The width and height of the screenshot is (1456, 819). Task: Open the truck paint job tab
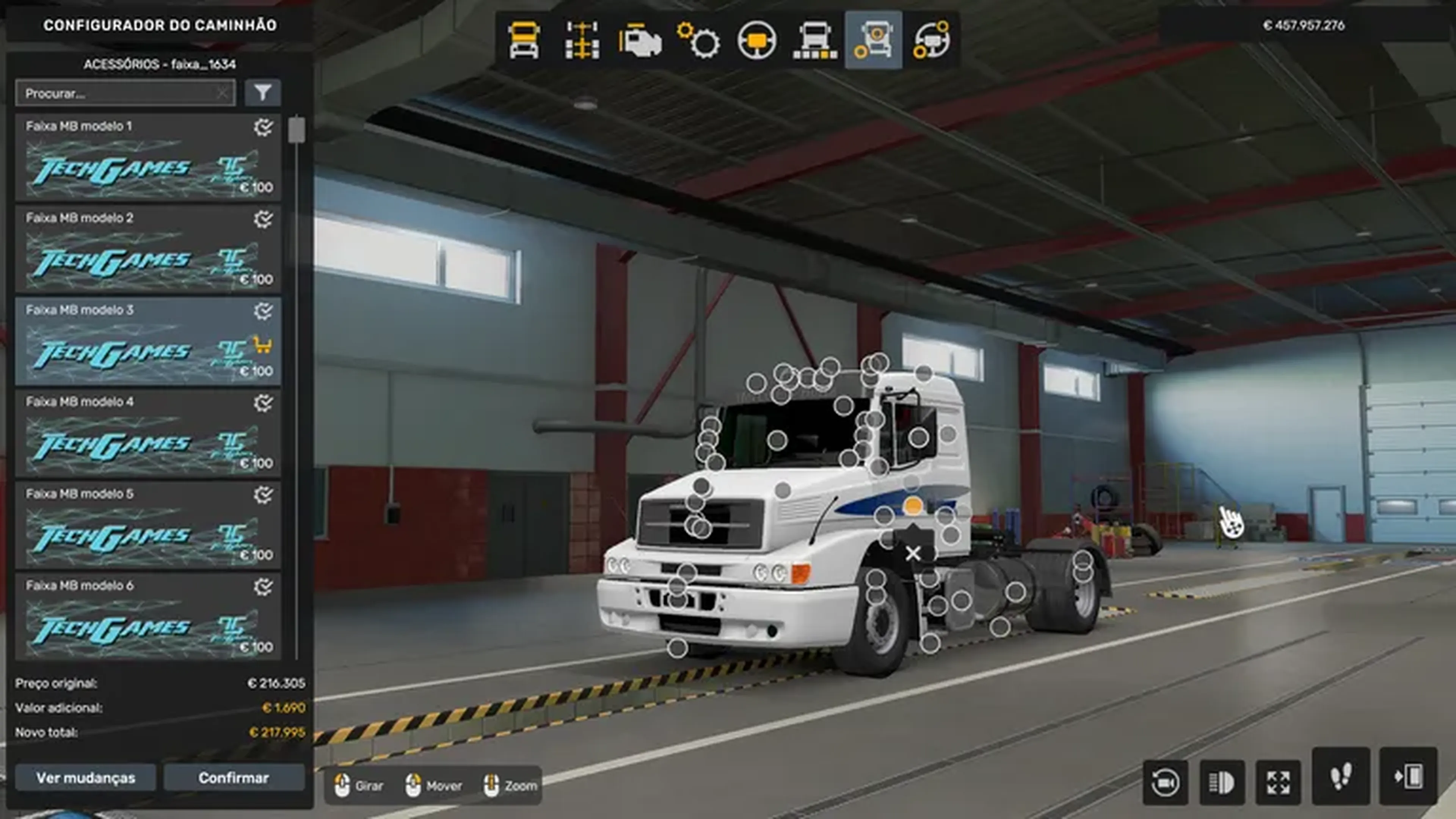(x=815, y=40)
